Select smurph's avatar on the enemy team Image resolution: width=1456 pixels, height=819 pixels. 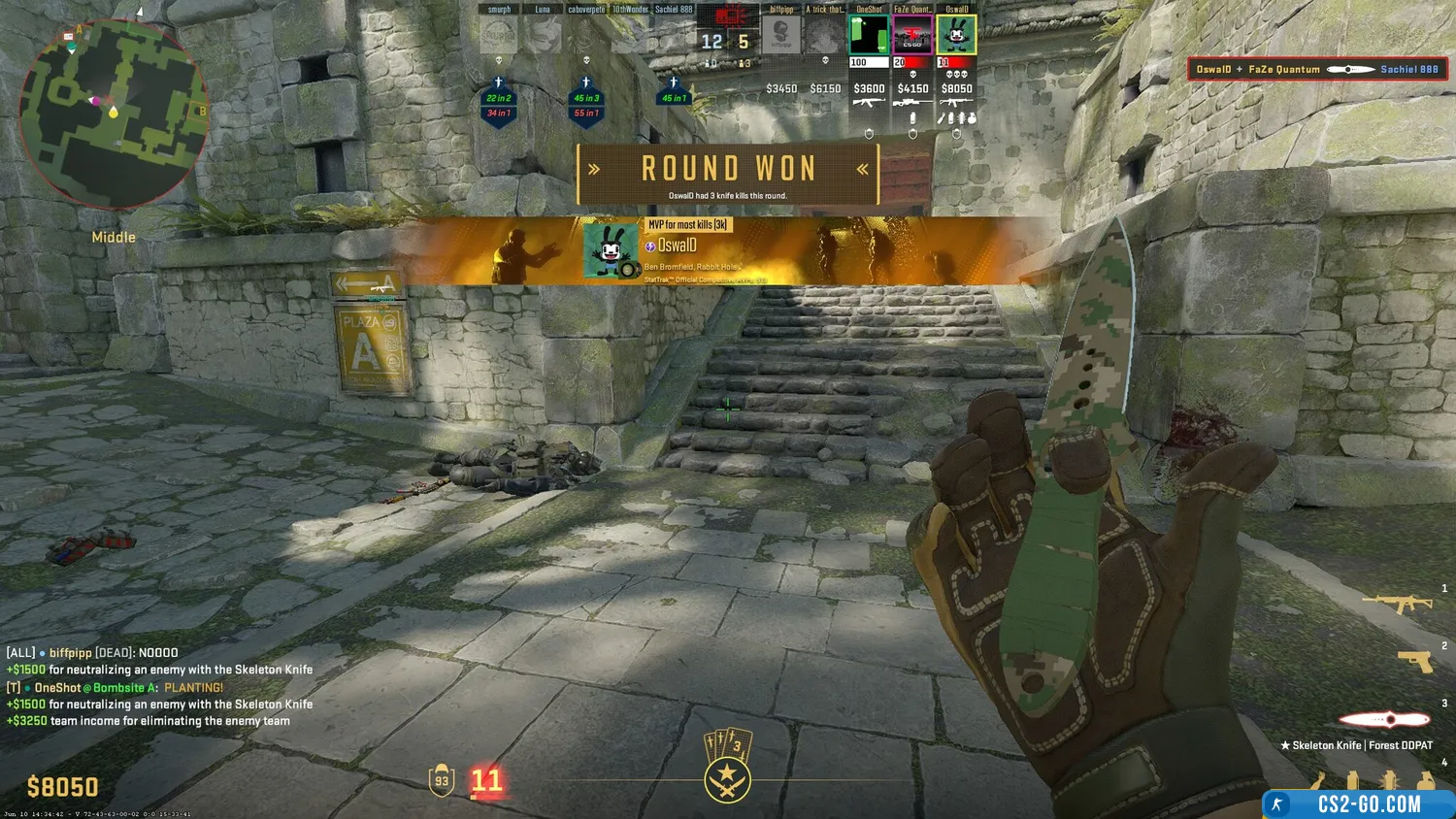[499, 36]
